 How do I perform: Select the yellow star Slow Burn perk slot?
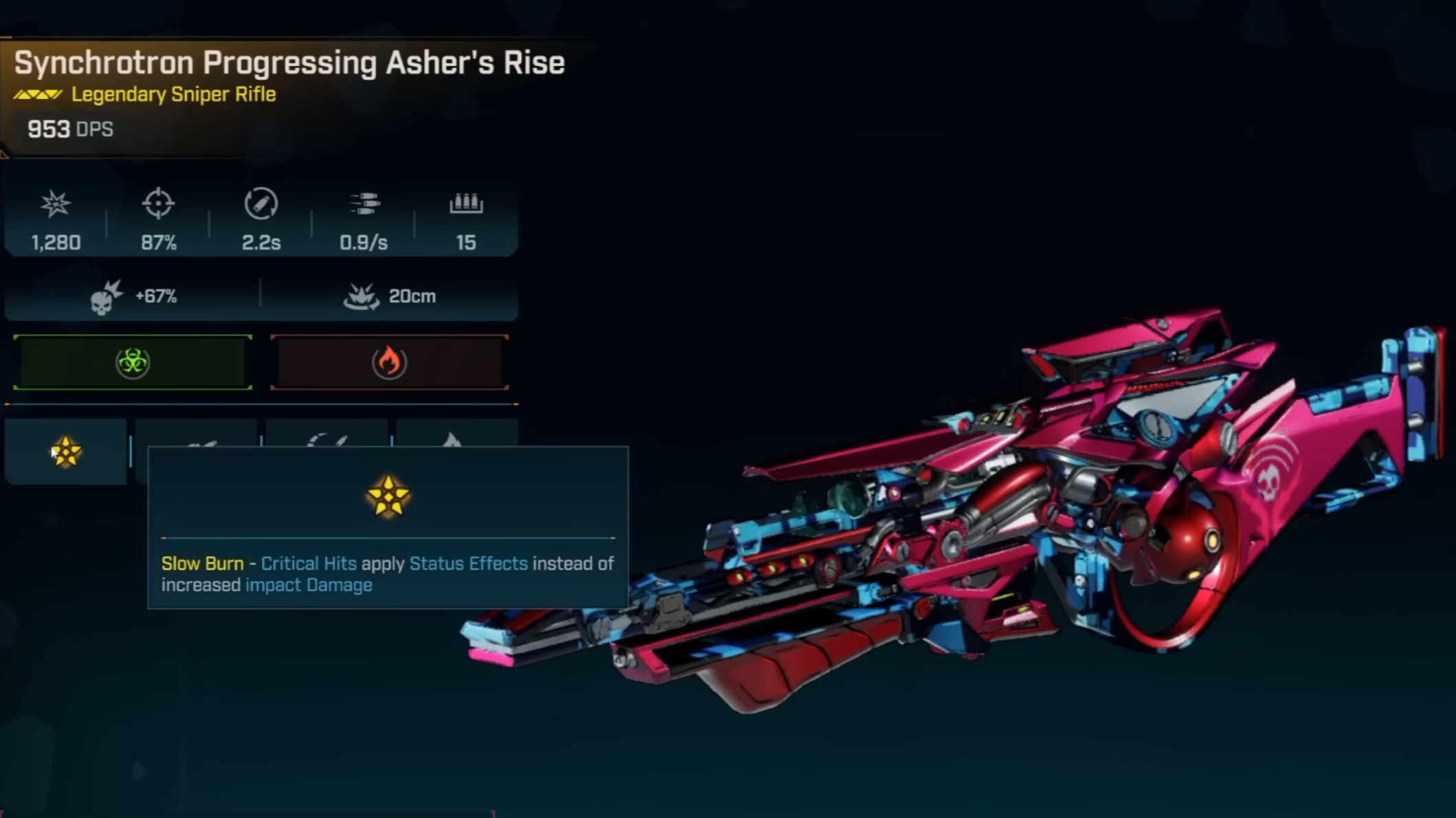point(65,452)
